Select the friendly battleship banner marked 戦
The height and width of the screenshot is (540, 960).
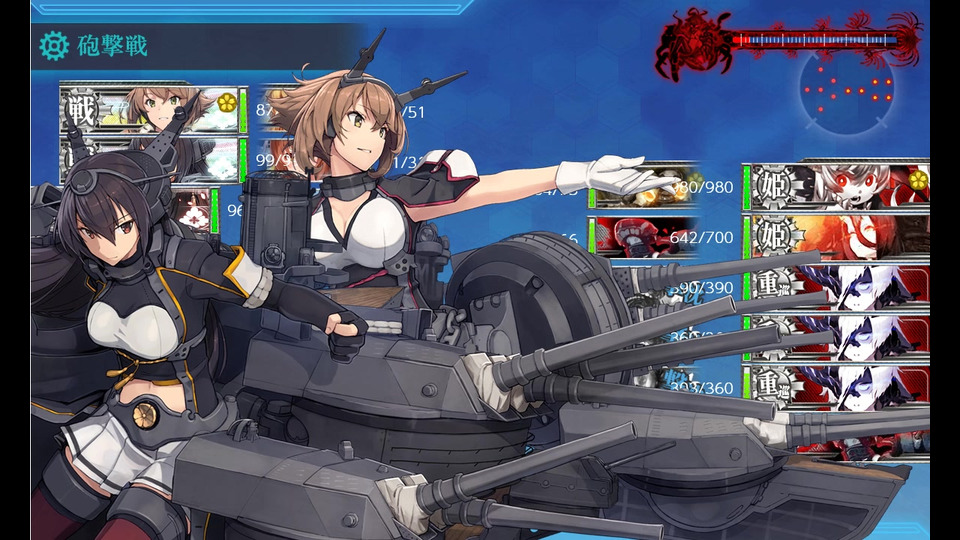(x=150, y=110)
